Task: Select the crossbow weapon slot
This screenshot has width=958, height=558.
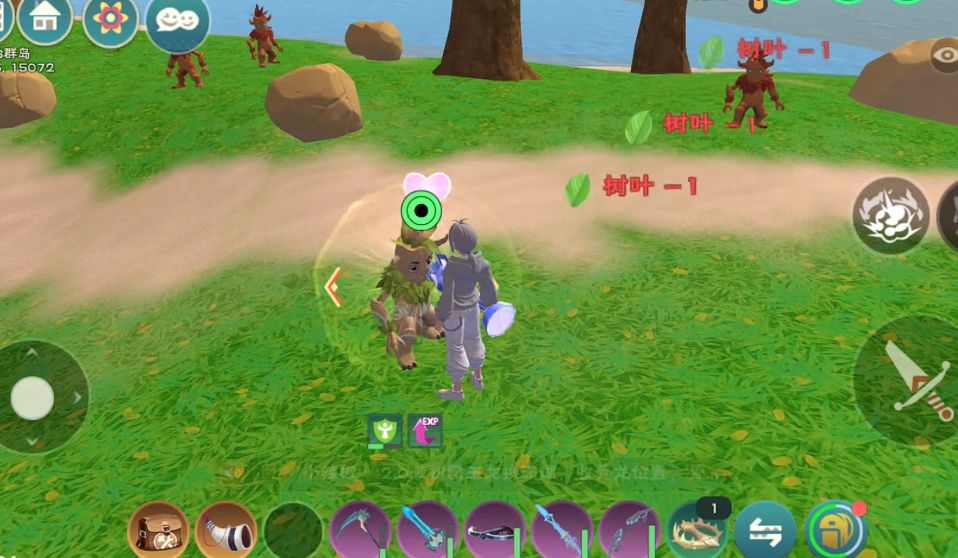Action: [x=495, y=531]
